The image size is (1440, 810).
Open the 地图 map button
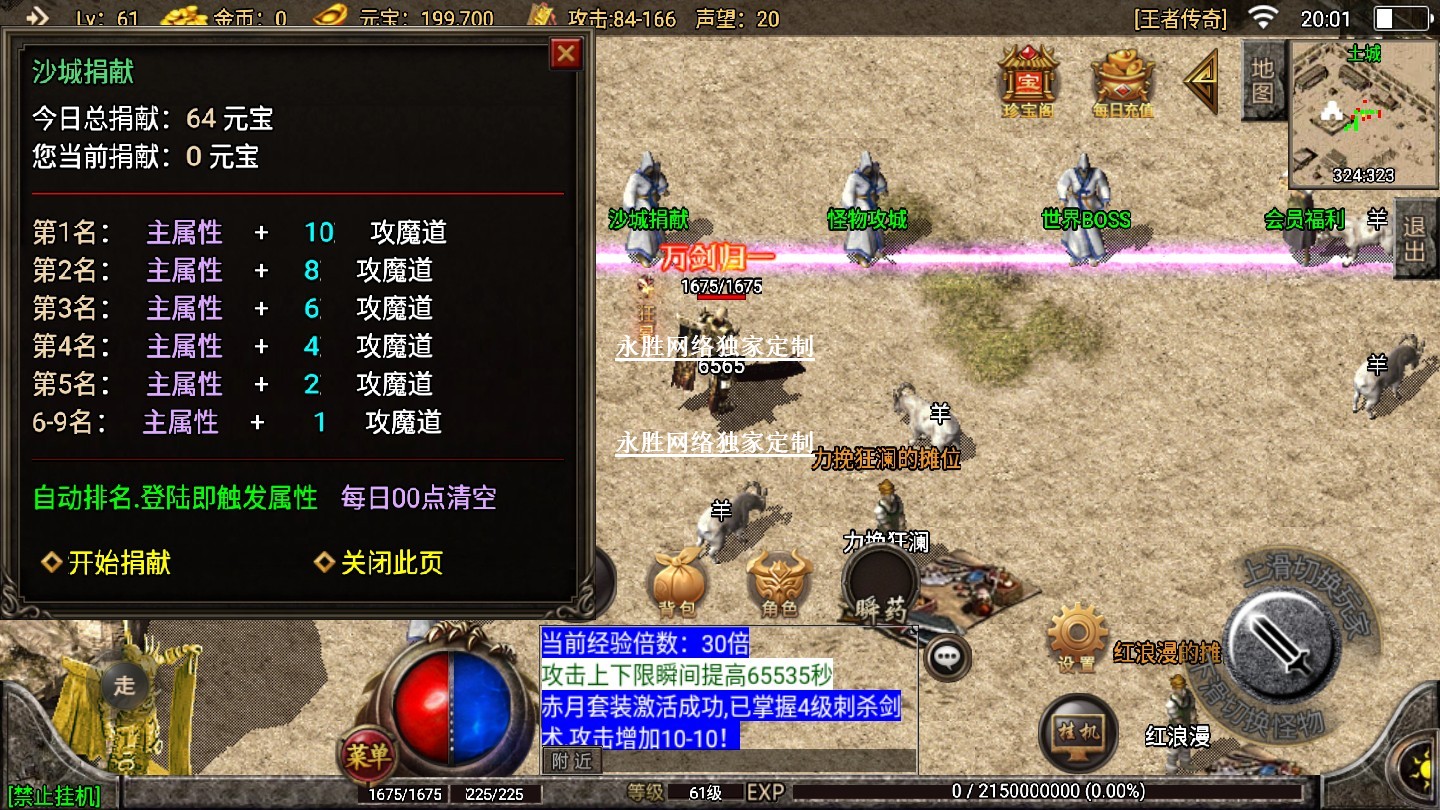pyautogui.click(x=1262, y=81)
